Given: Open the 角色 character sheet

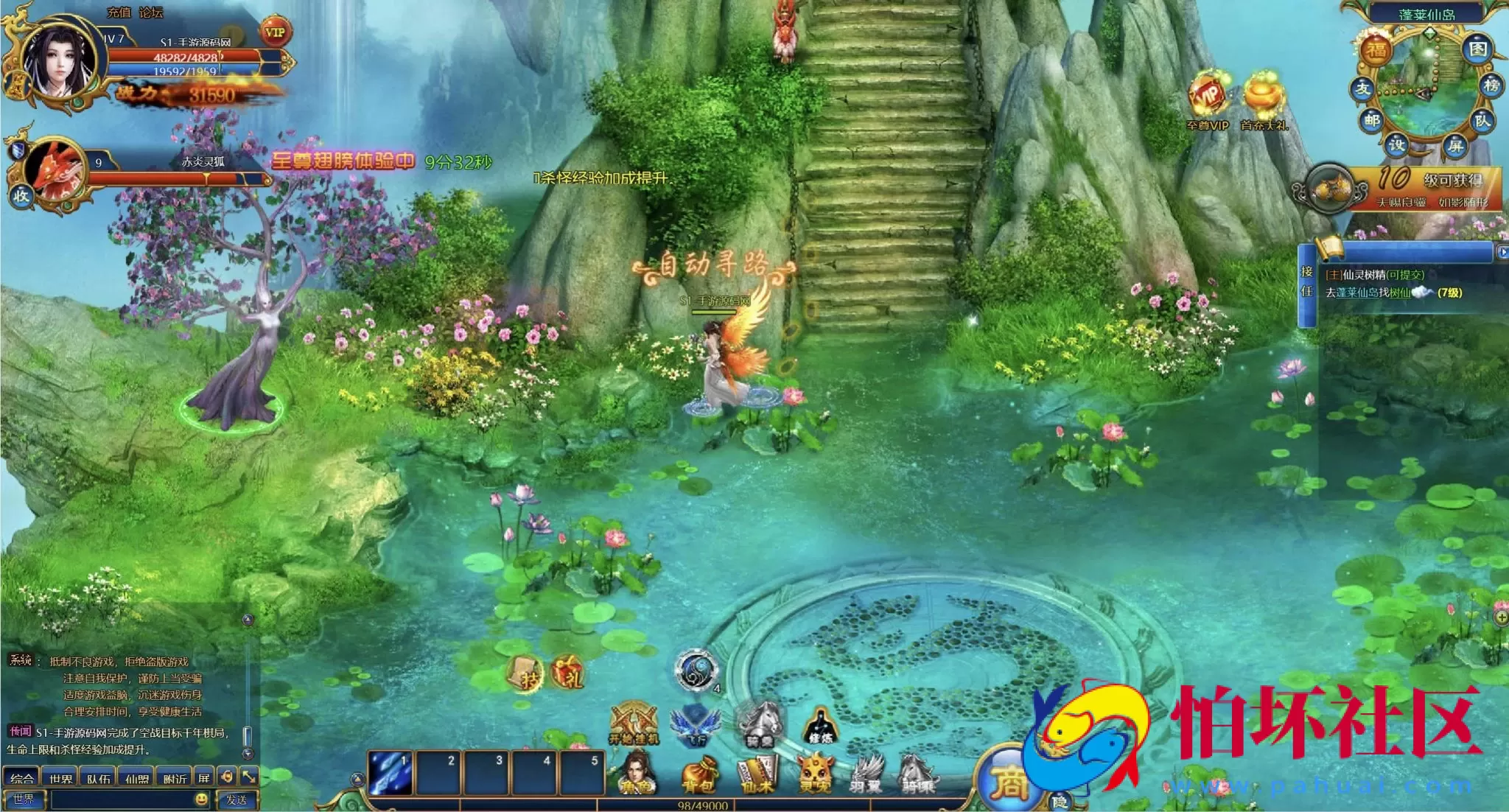Looking at the screenshot, I should point(637,774).
